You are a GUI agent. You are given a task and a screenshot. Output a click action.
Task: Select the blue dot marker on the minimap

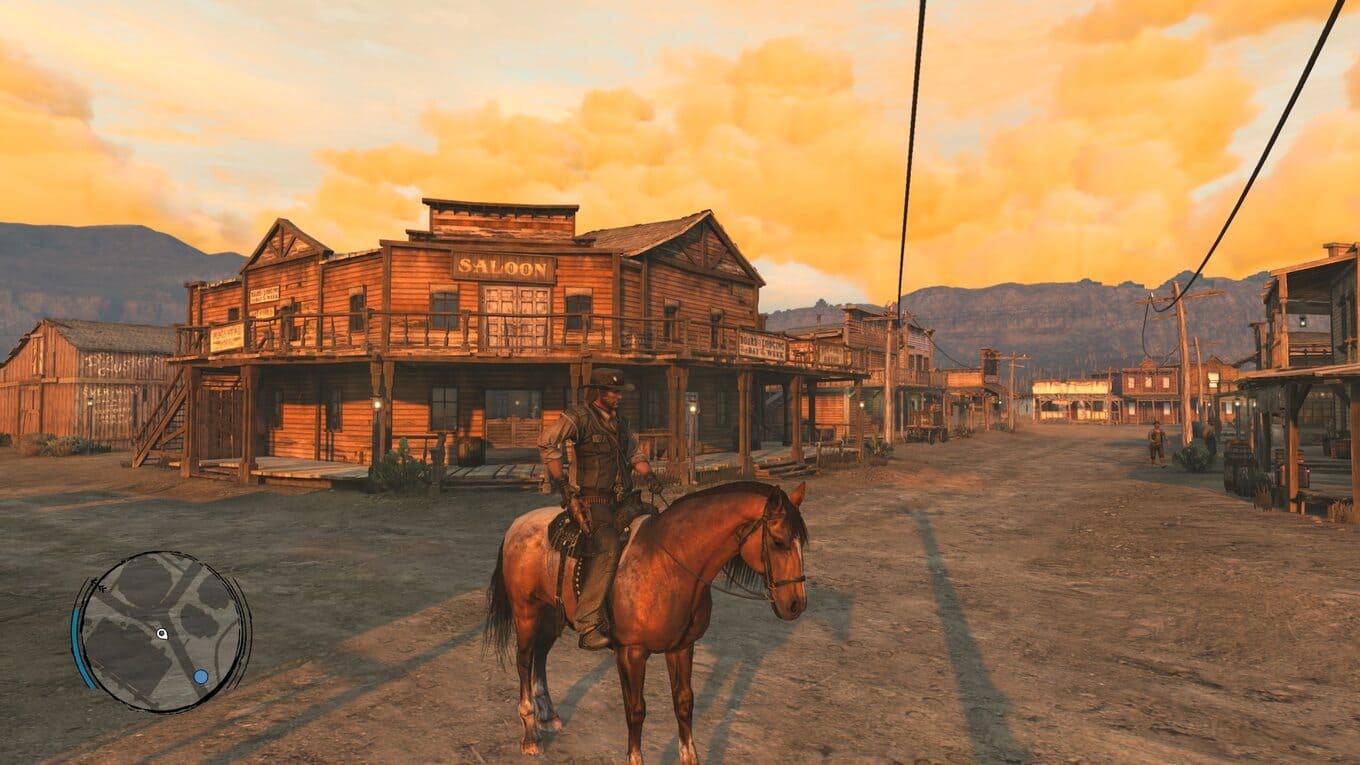(x=201, y=677)
